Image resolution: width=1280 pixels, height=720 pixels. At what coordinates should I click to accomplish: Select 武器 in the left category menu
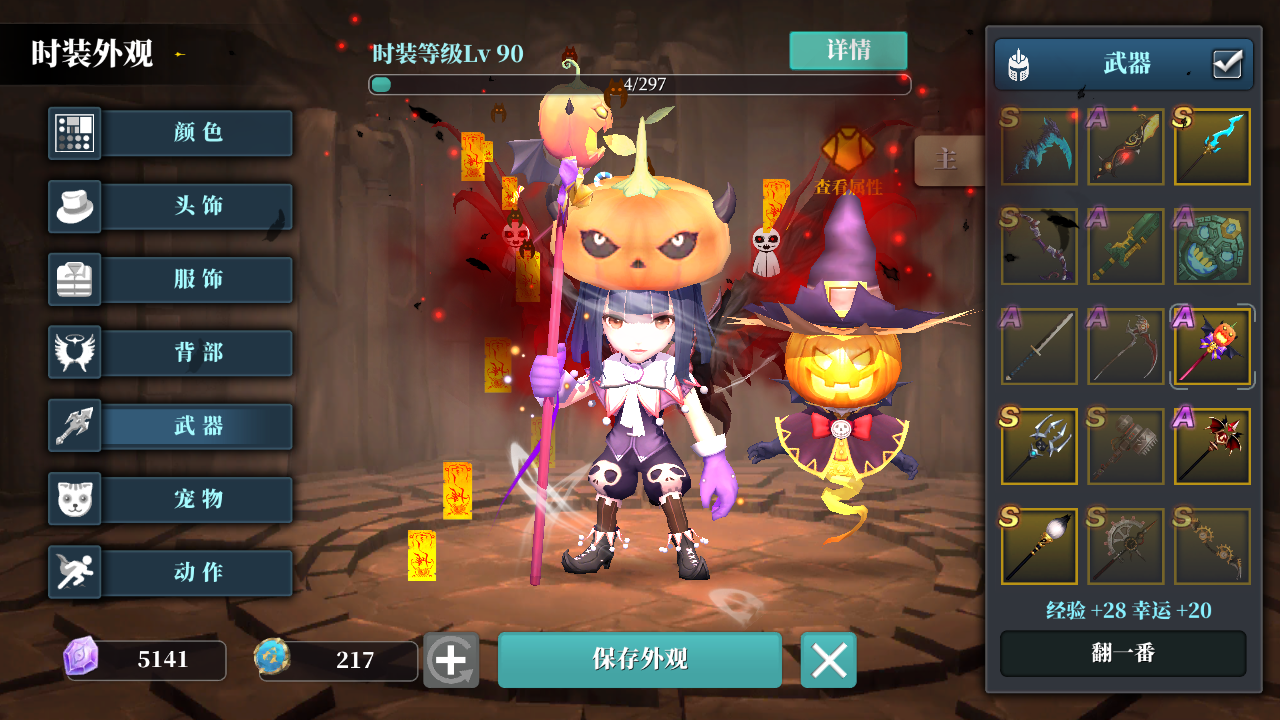pos(197,425)
